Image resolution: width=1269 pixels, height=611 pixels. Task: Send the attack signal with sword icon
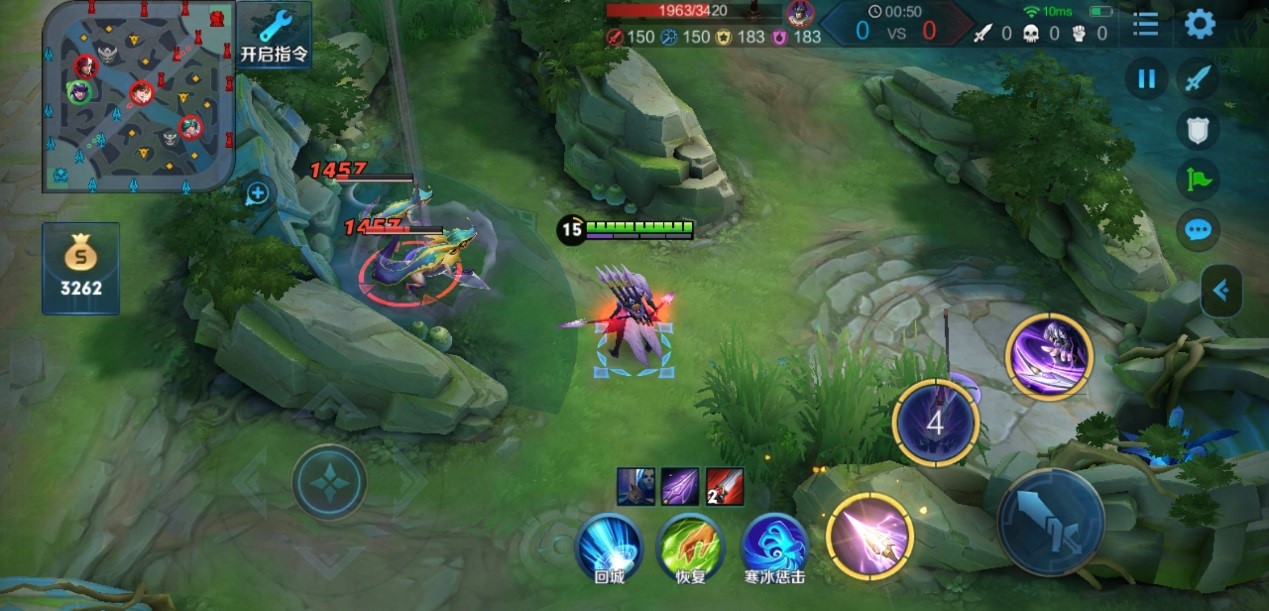tap(1198, 79)
